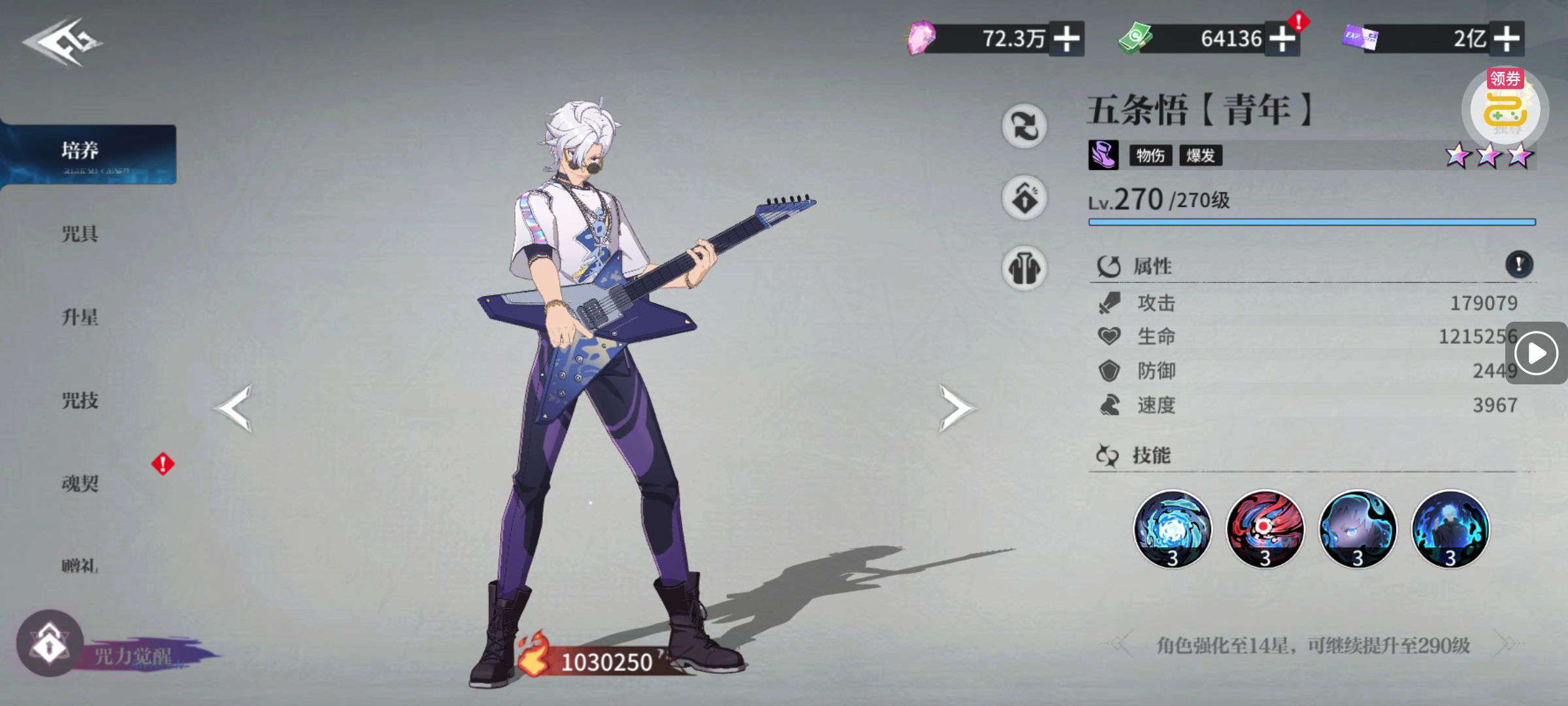Switch to the 咒技 tab

[80, 400]
